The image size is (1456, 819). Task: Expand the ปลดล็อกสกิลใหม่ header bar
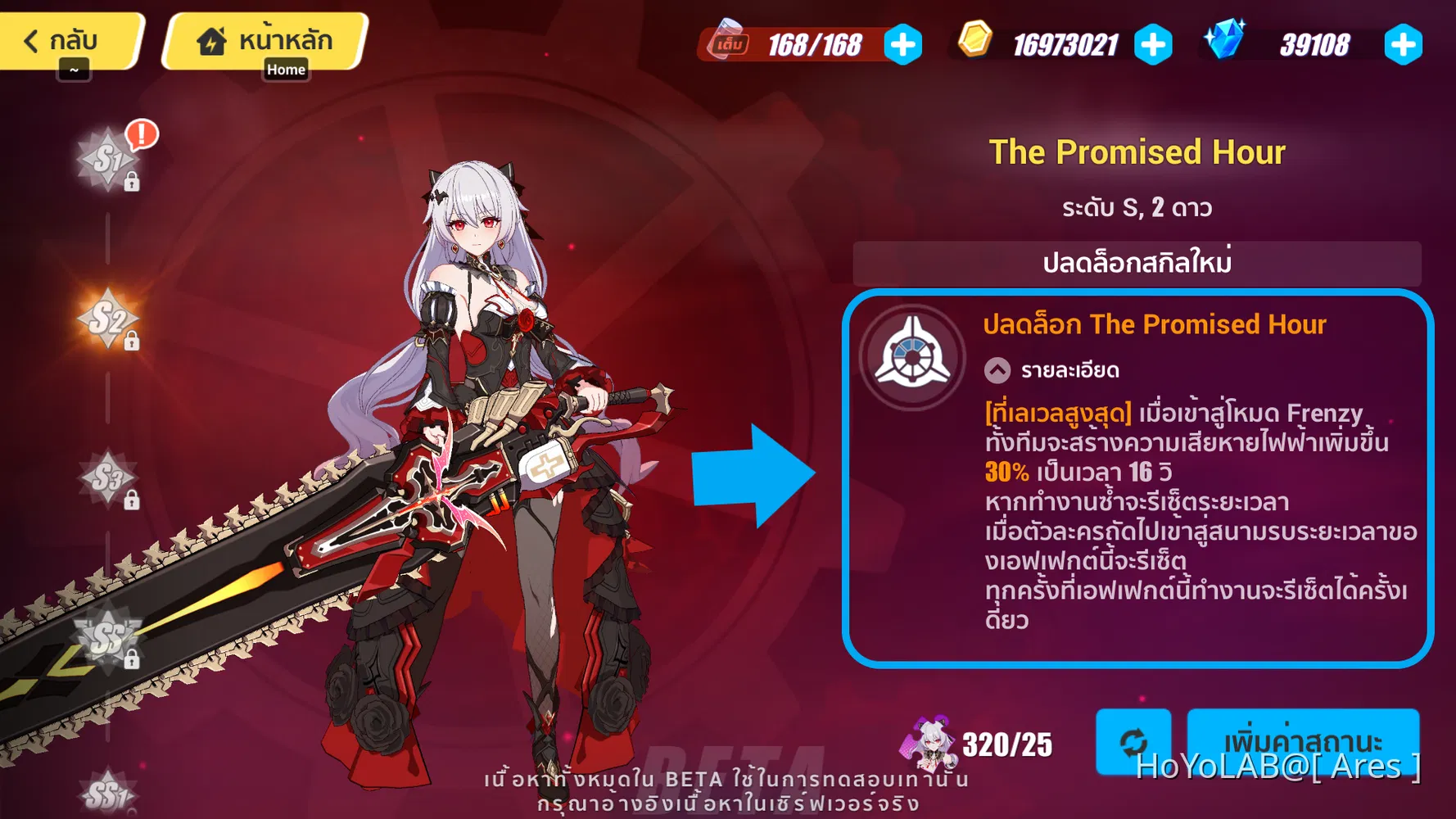1138,263
